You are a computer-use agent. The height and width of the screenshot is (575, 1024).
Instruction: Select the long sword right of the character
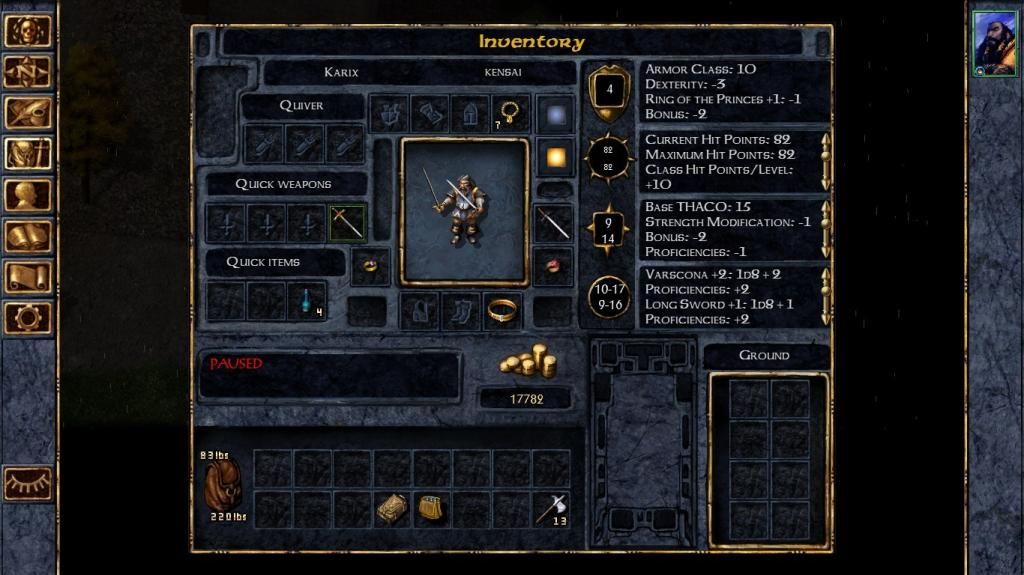(553, 223)
